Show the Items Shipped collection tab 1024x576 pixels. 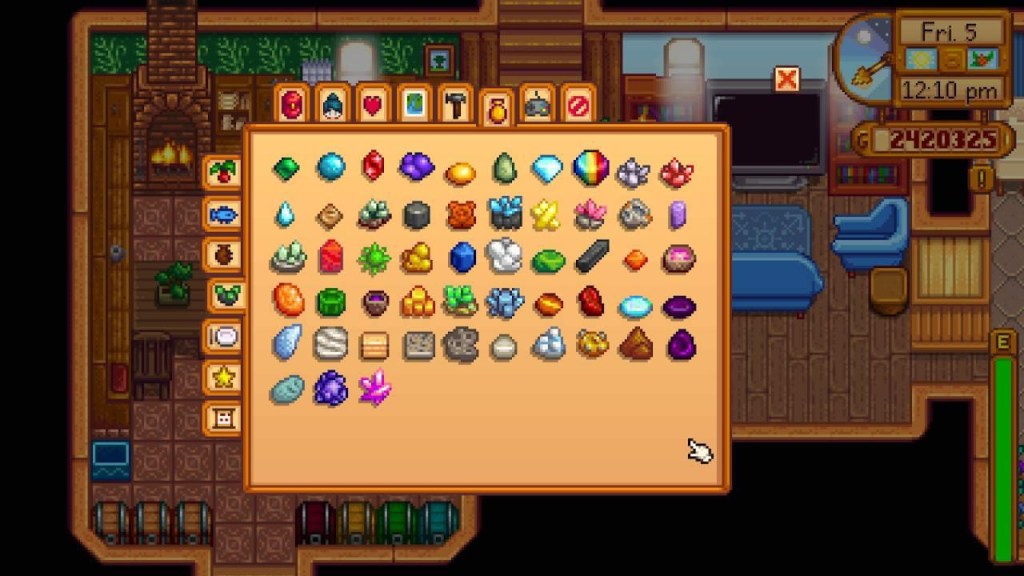pos(223,172)
